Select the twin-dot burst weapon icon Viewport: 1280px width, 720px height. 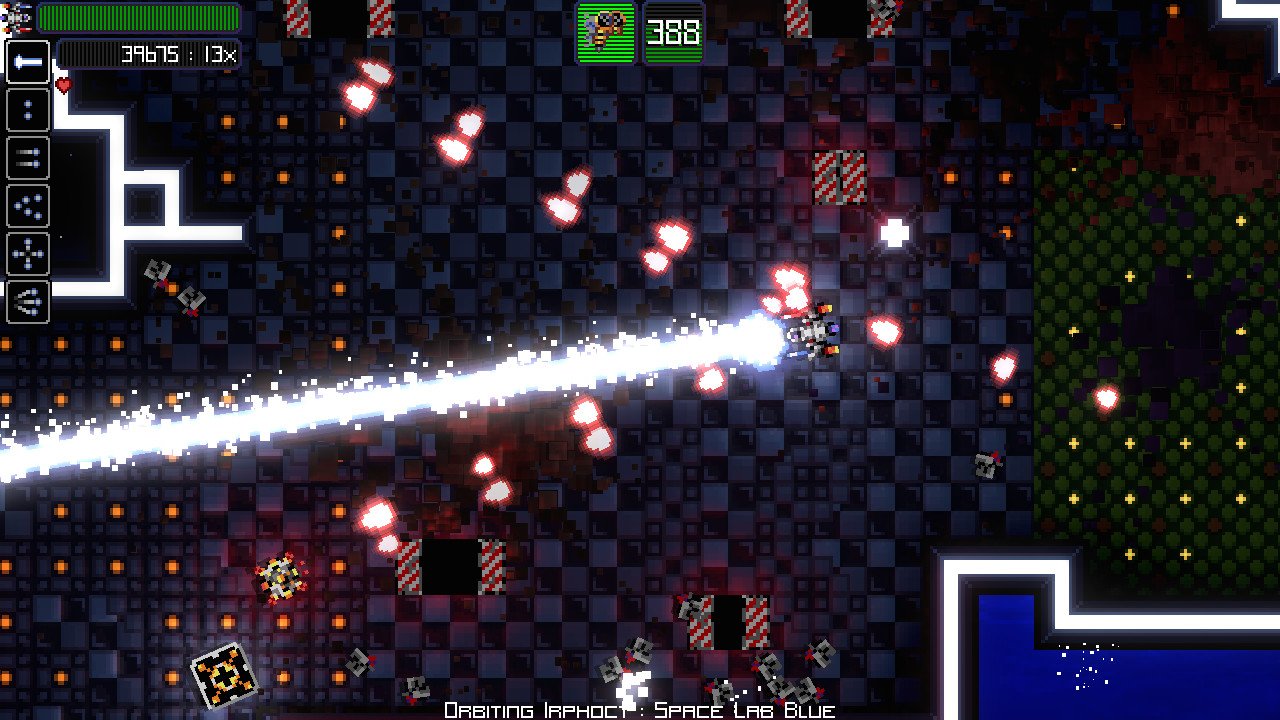click(x=27, y=110)
